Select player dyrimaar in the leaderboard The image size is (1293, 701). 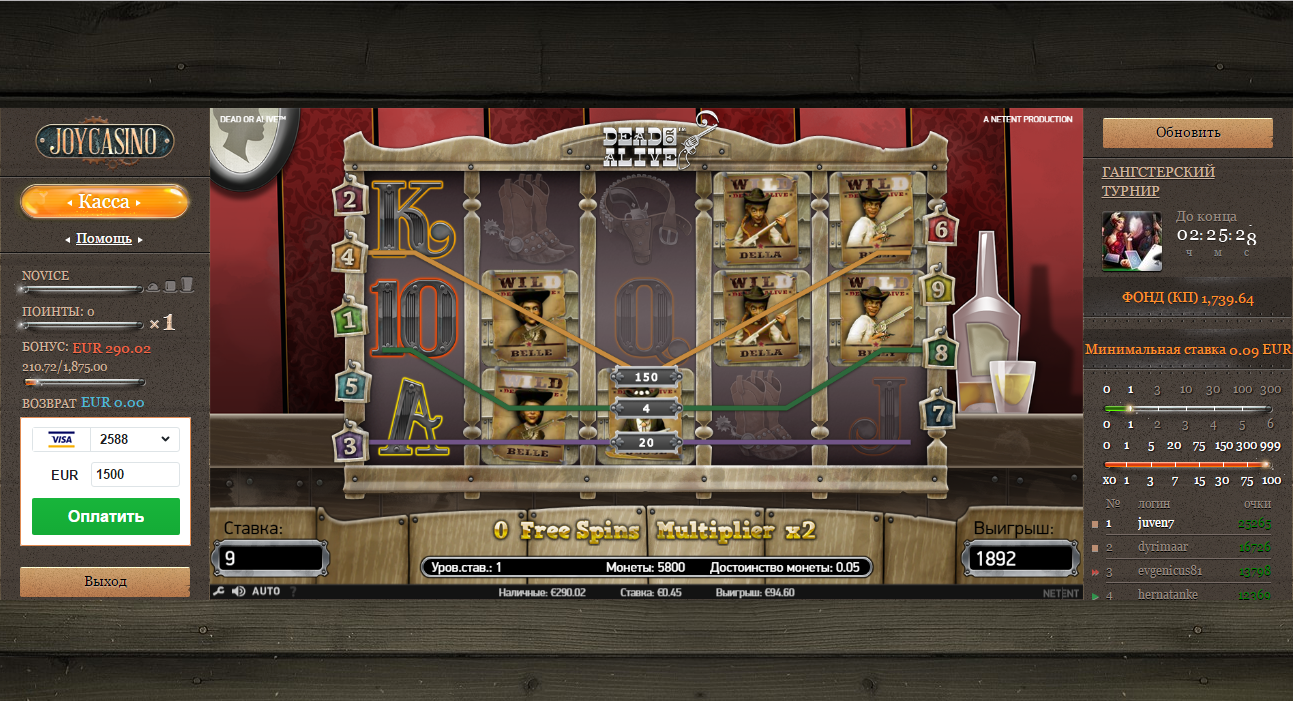pyautogui.click(x=1162, y=548)
